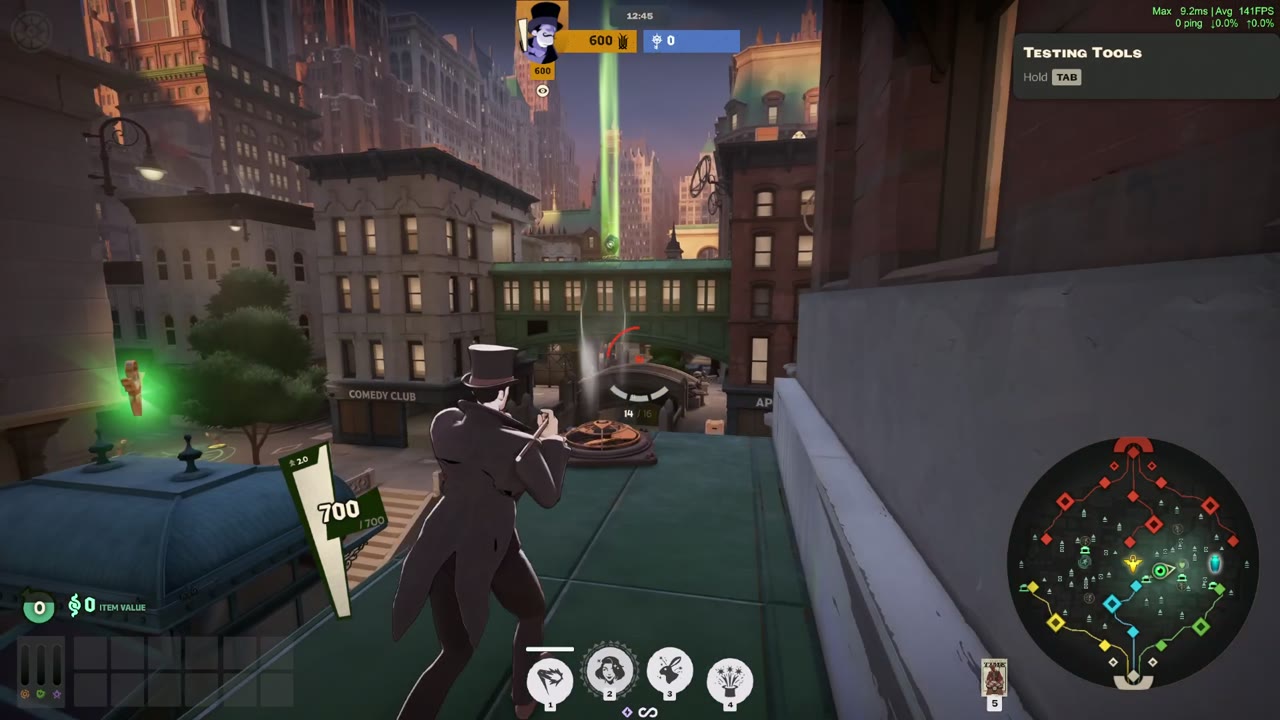This screenshot has width=1280, height=720.
Task: Select the blue team objective icon on scoreboard
Action: click(656, 41)
